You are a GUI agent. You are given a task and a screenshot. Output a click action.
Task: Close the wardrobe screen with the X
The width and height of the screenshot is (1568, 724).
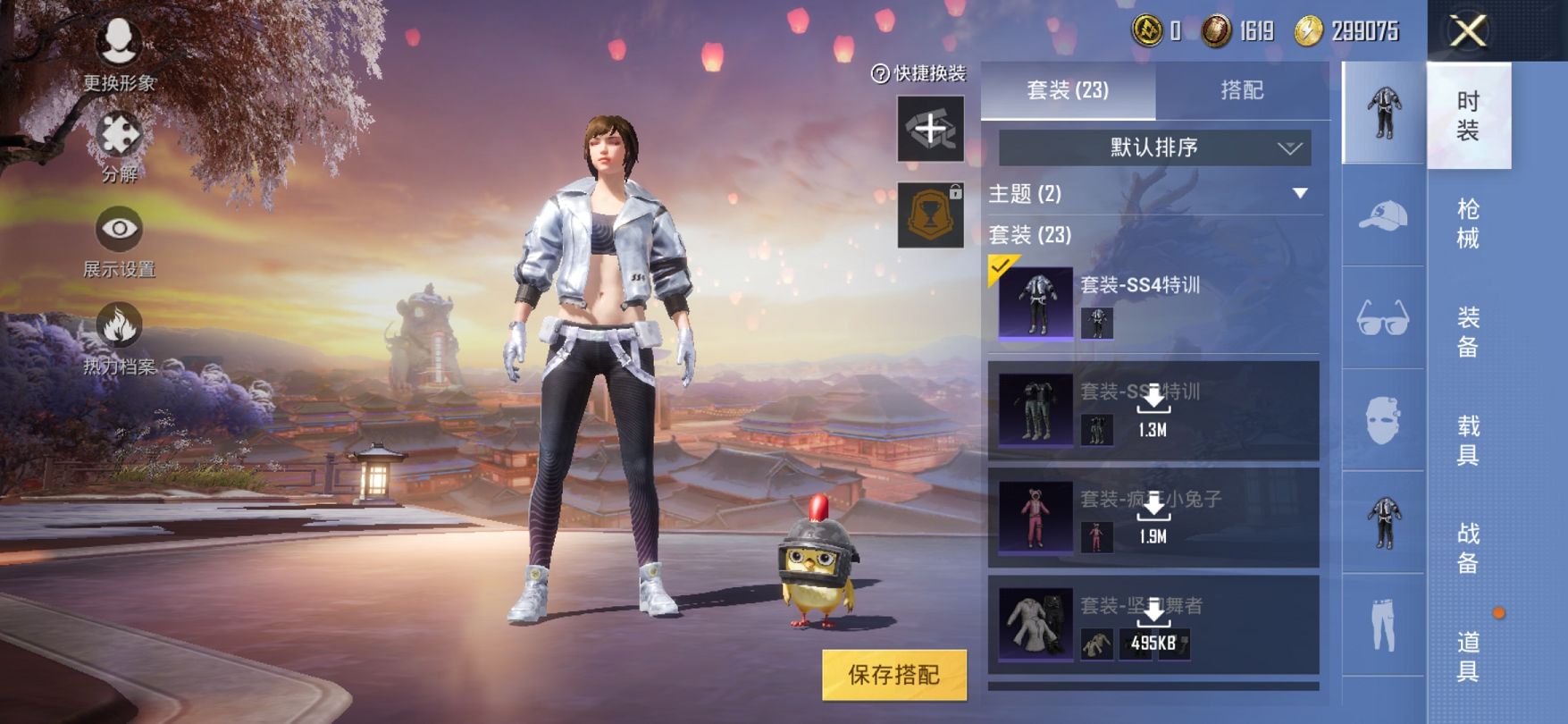(x=1468, y=32)
